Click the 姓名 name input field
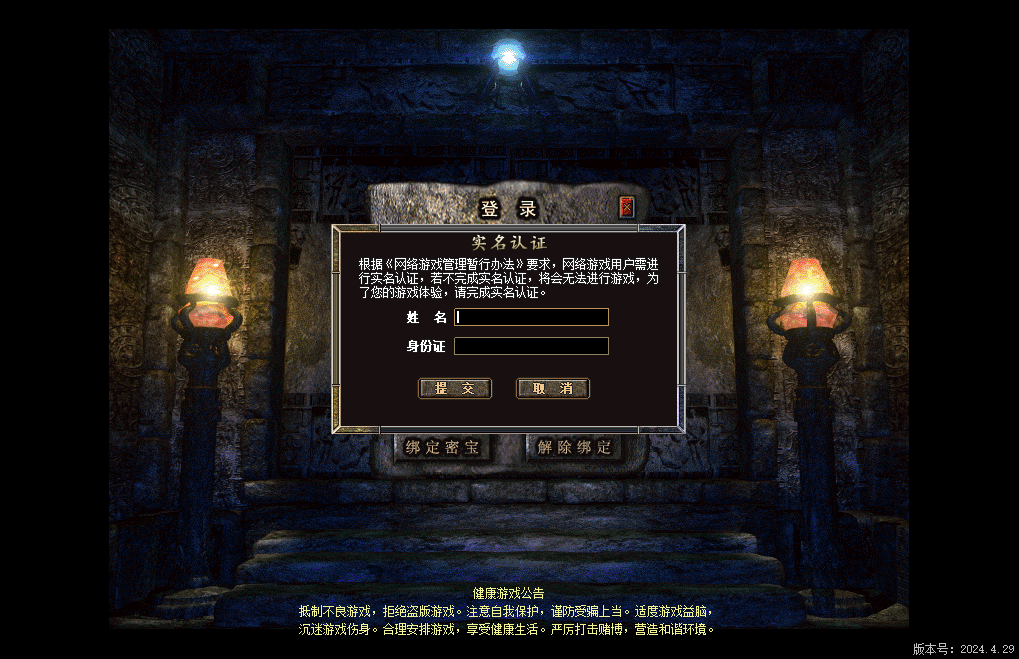Screen dimensions: 1019x659 (x=531, y=317)
